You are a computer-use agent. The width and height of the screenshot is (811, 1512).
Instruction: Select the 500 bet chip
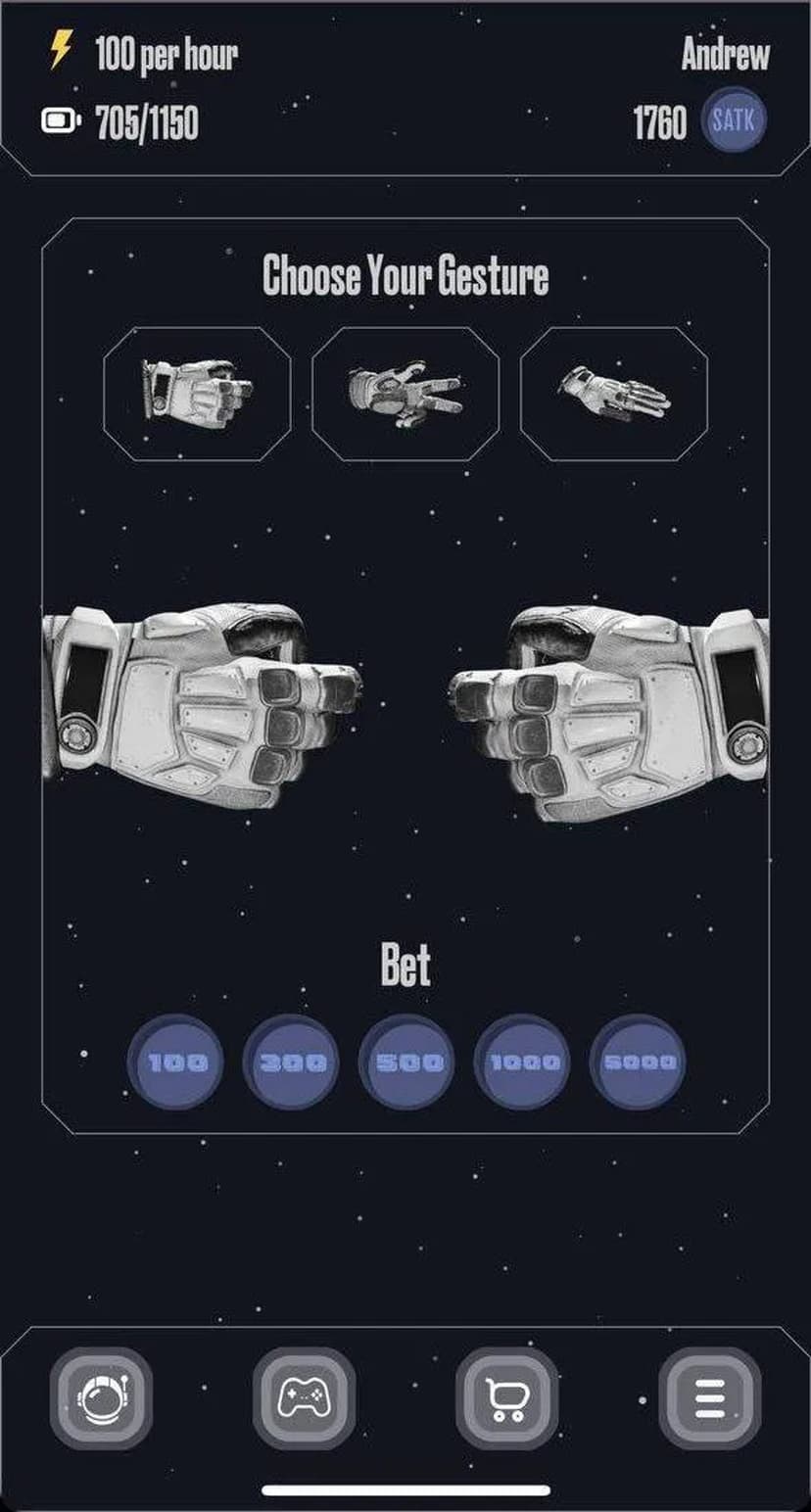[406, 1062]
